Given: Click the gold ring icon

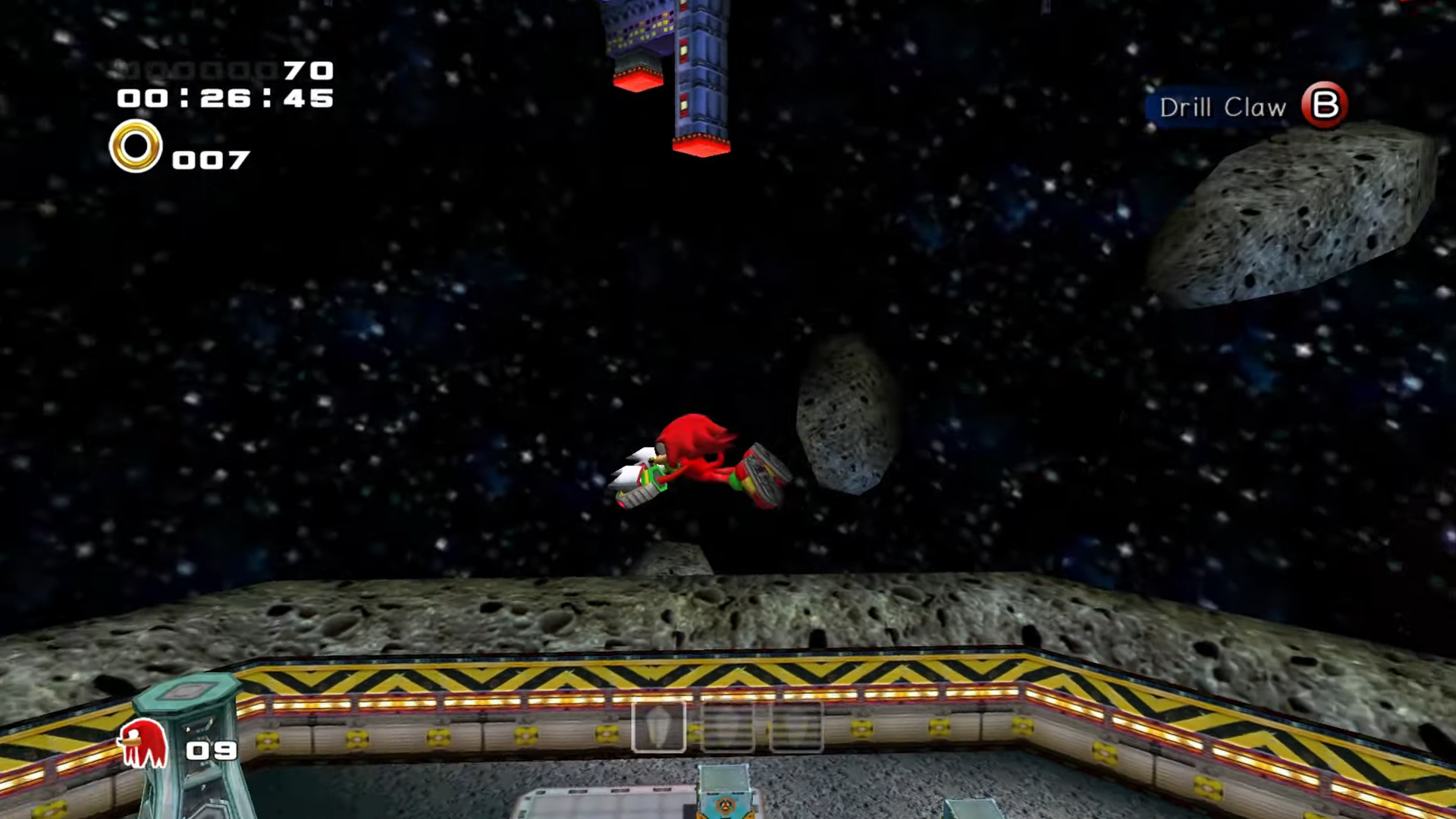Looking at the screenshot, I should [x=136, y=146].
